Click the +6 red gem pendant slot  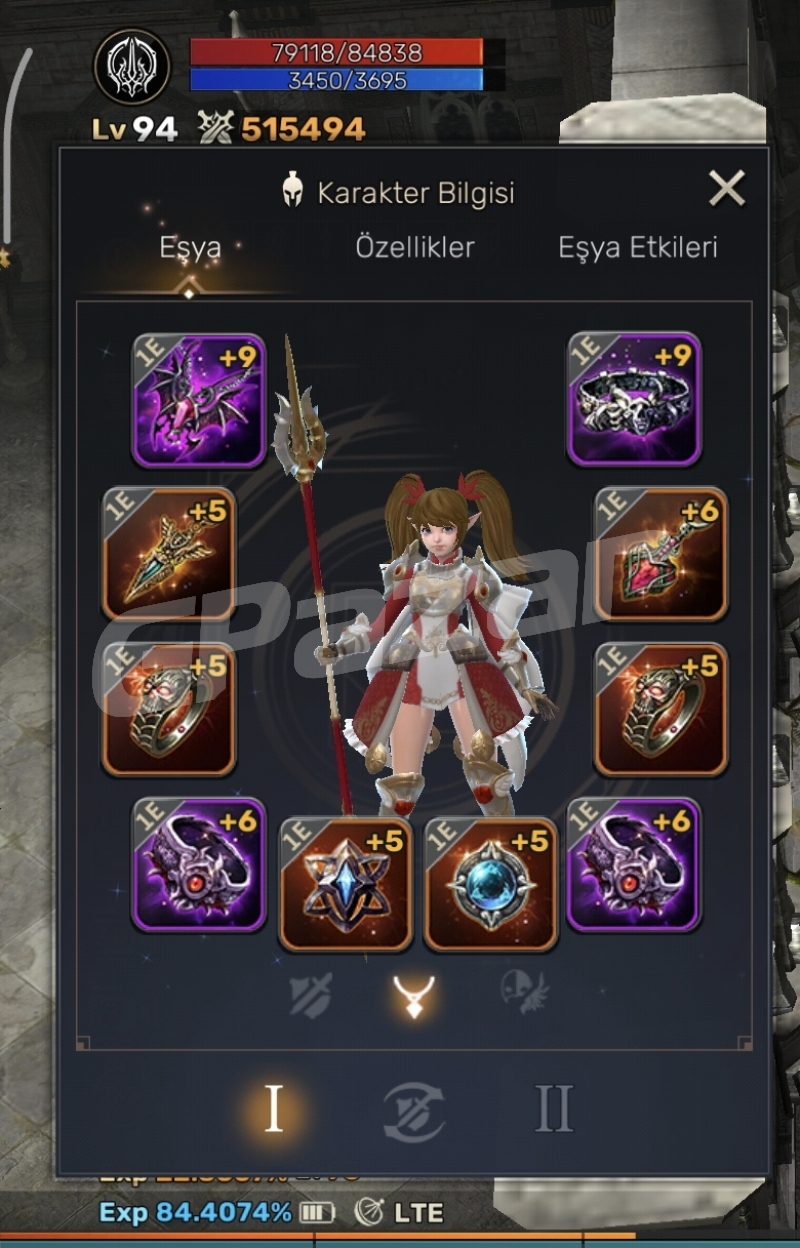661,554
